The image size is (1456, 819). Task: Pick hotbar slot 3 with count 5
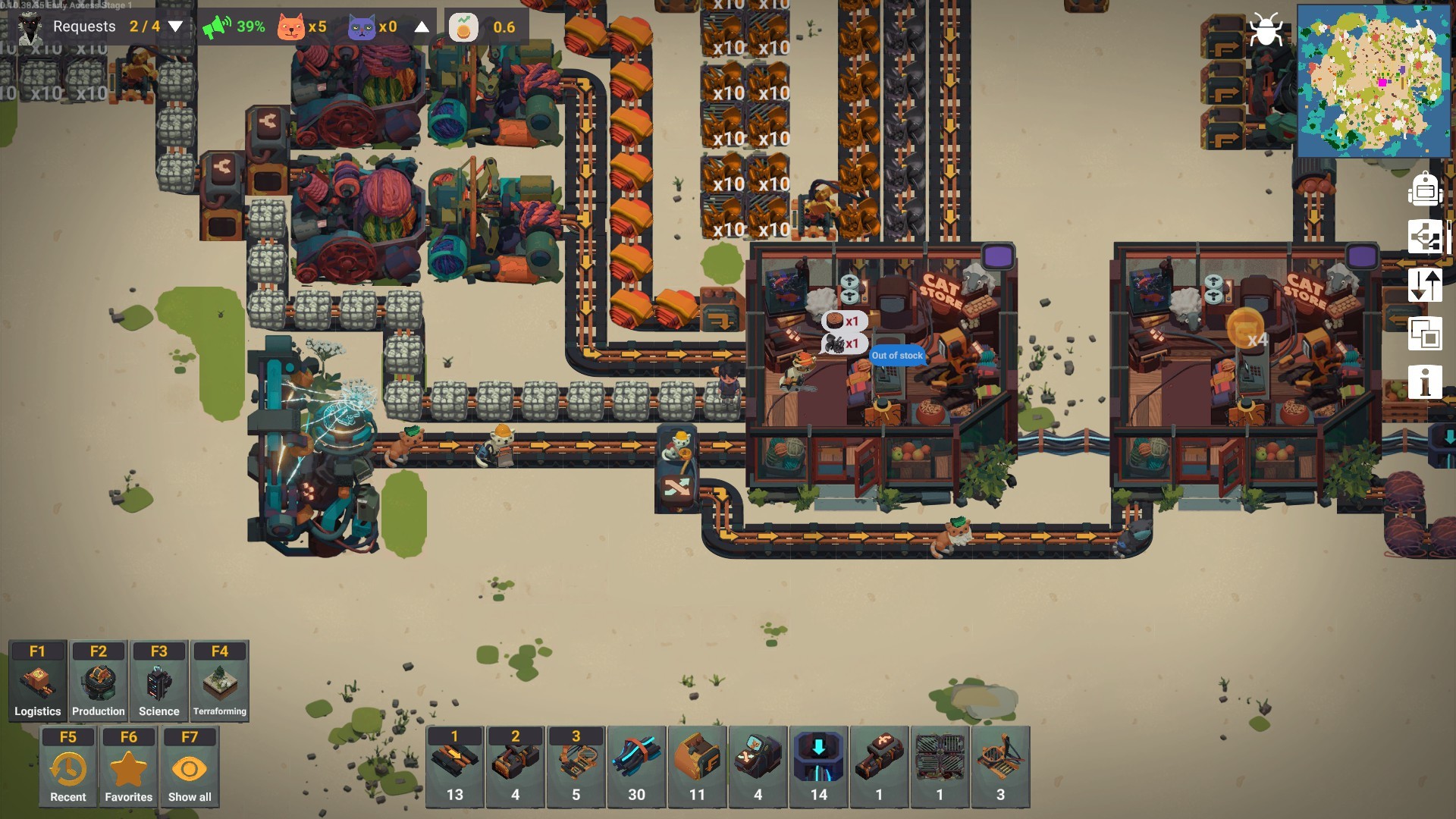(576, 767)
